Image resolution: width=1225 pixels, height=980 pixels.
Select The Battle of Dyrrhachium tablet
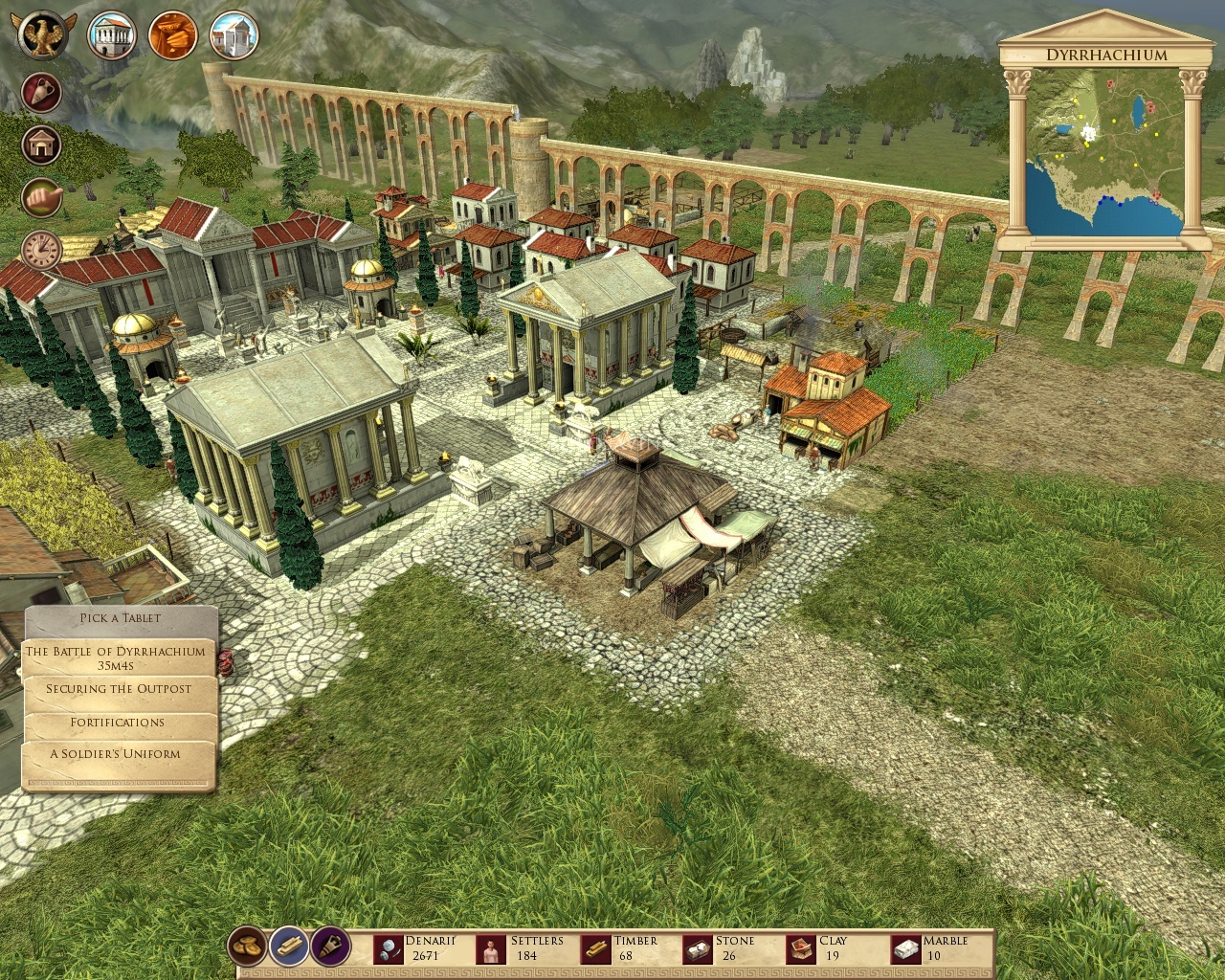117,657
